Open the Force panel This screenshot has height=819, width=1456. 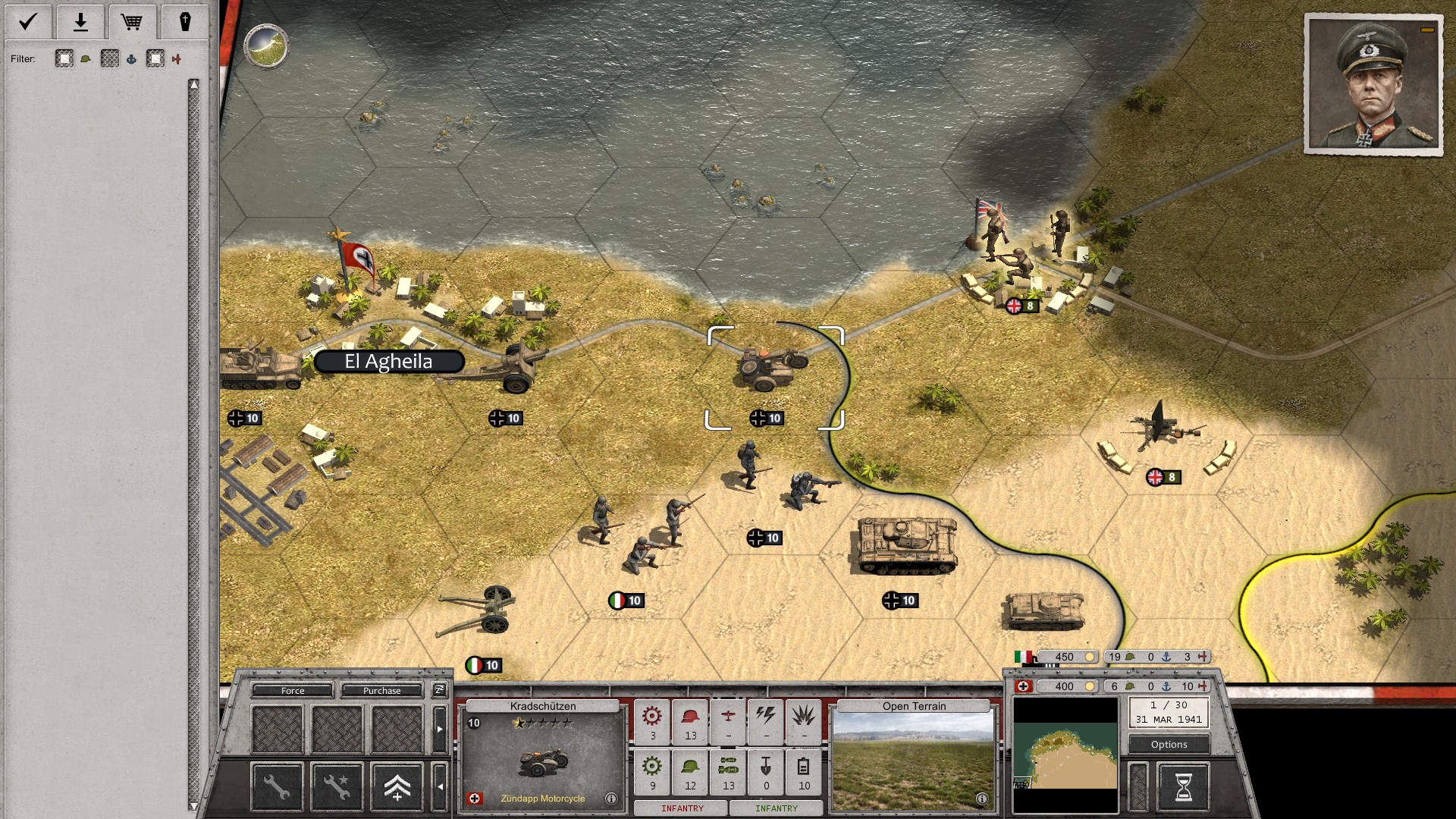coord(293,691)
